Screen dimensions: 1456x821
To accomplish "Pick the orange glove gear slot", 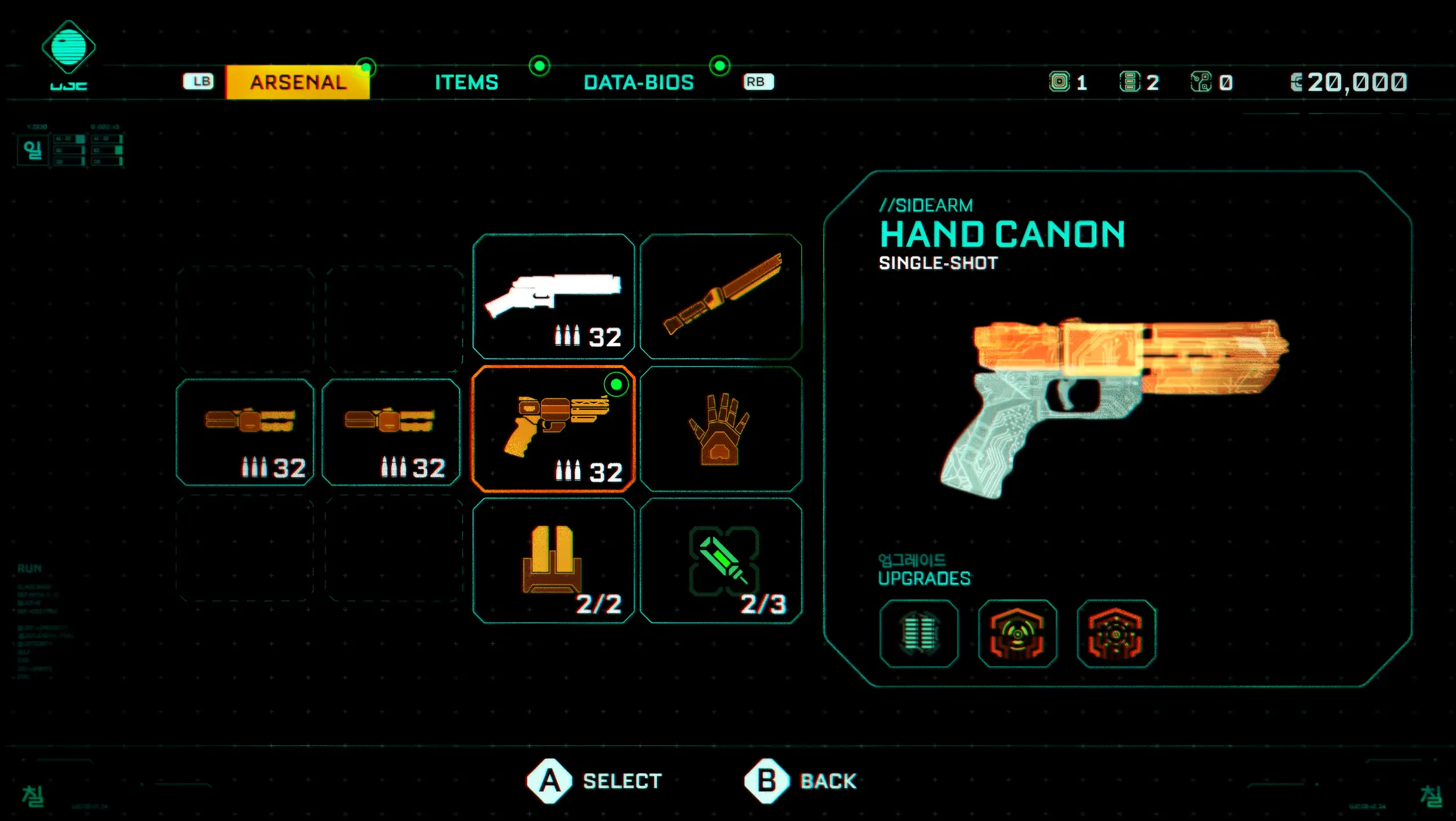I will coord(721,429).
